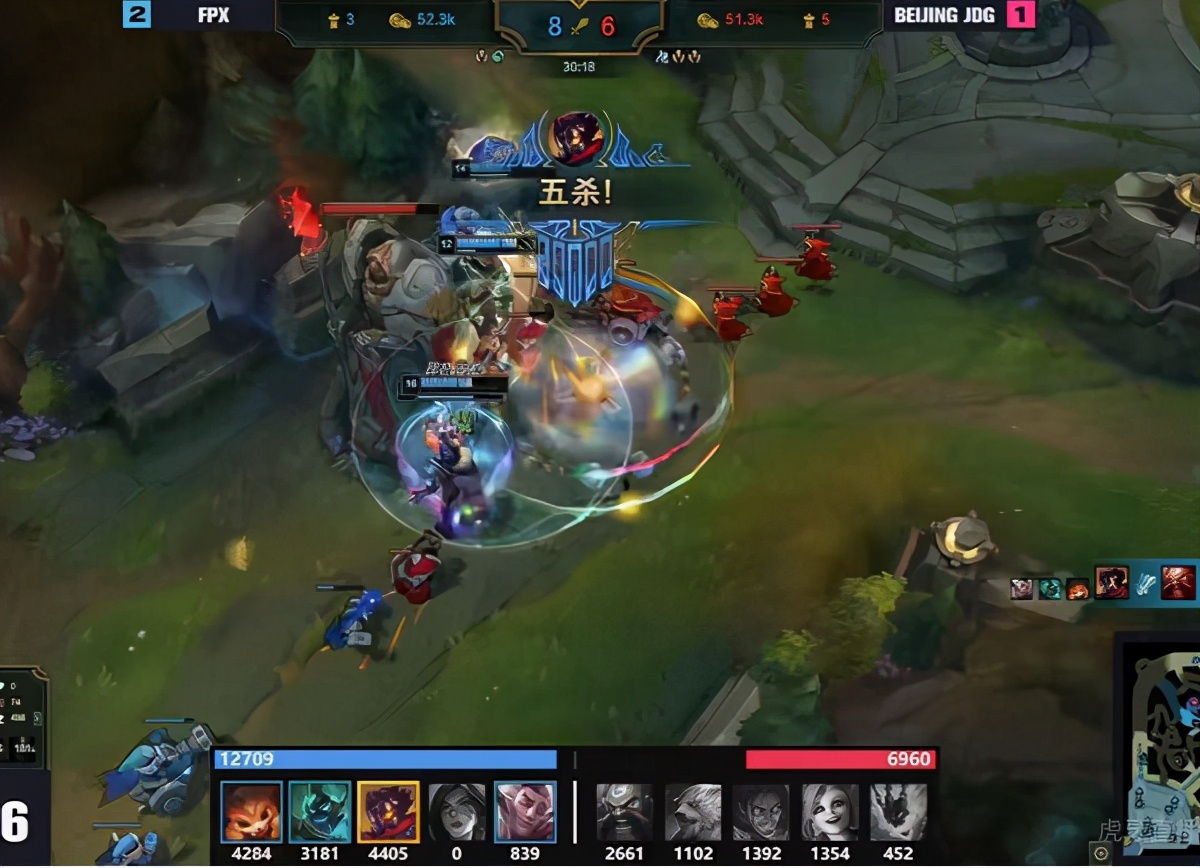Click on the minimap
The height and width of the screenshot is (868, 1200).
pyautogui.click(x=1160, y=750)
